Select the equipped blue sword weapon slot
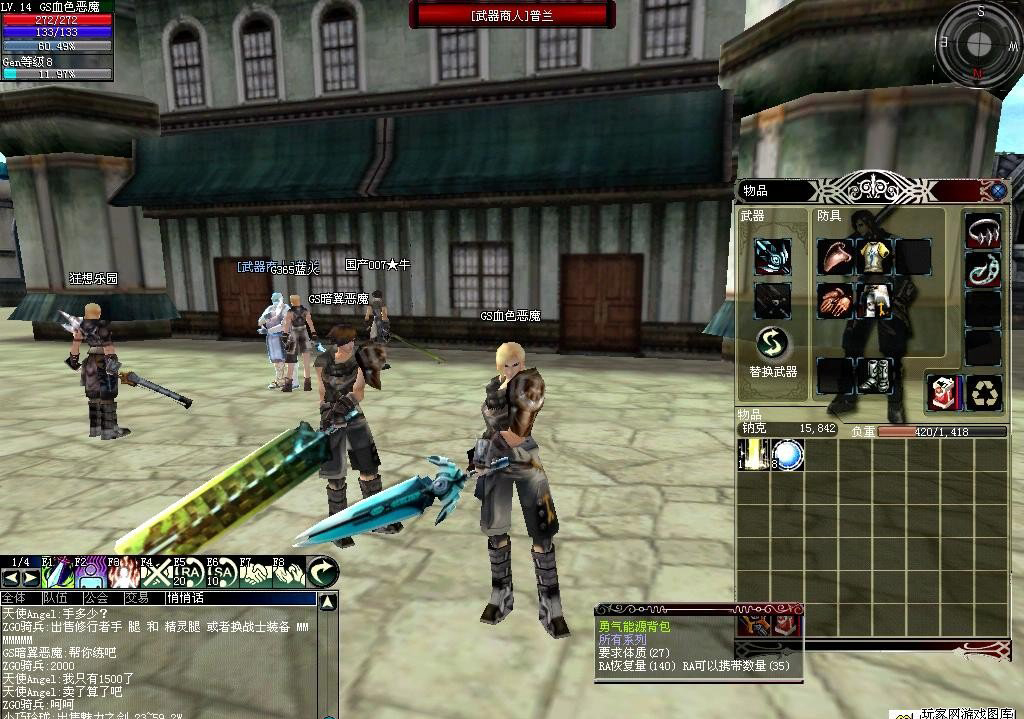Screen dimensions: 1024x719 772,257
